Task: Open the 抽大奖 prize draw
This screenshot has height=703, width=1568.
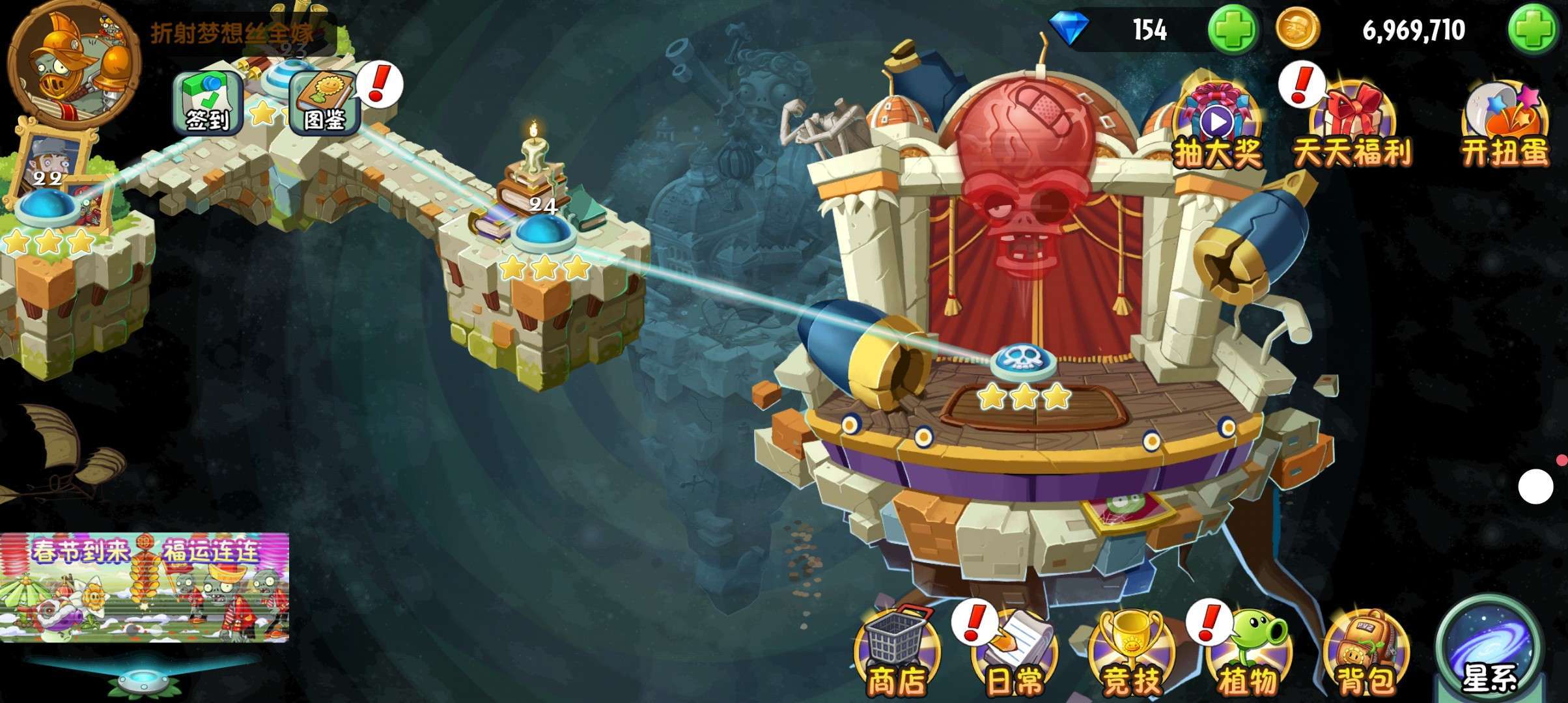Action: pos(1217,127)
